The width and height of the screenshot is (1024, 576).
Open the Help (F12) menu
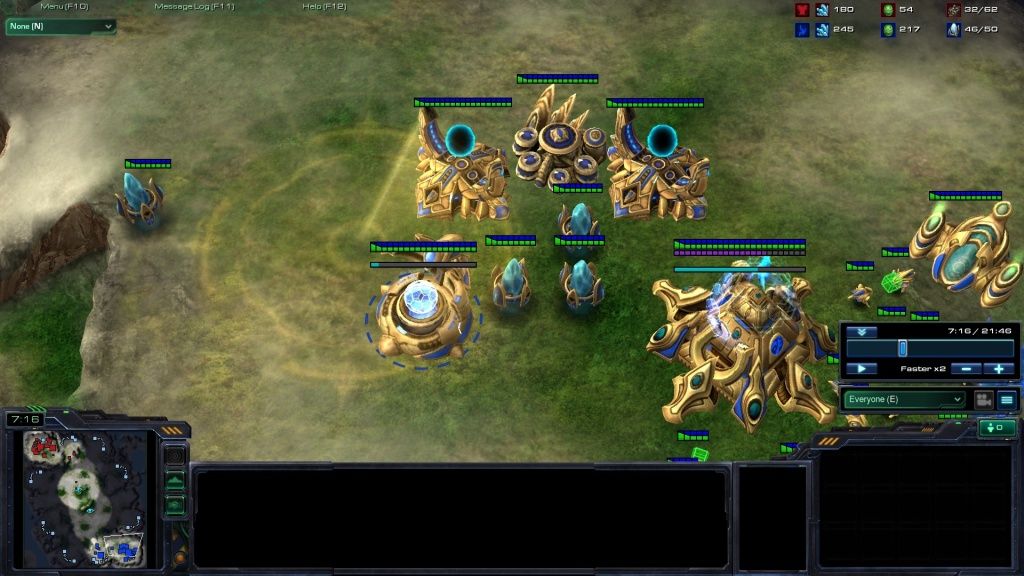point(324,7)
